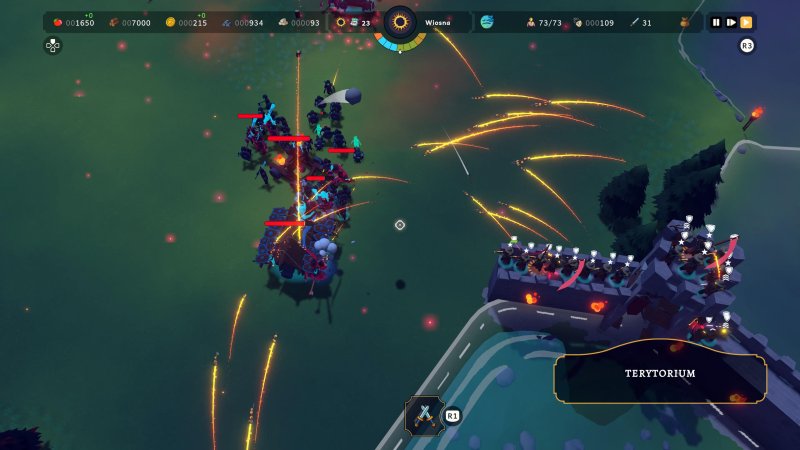Open the crossed swords combat menu
Viewport: 800px width, 450px height.
(x=423, y=414)
